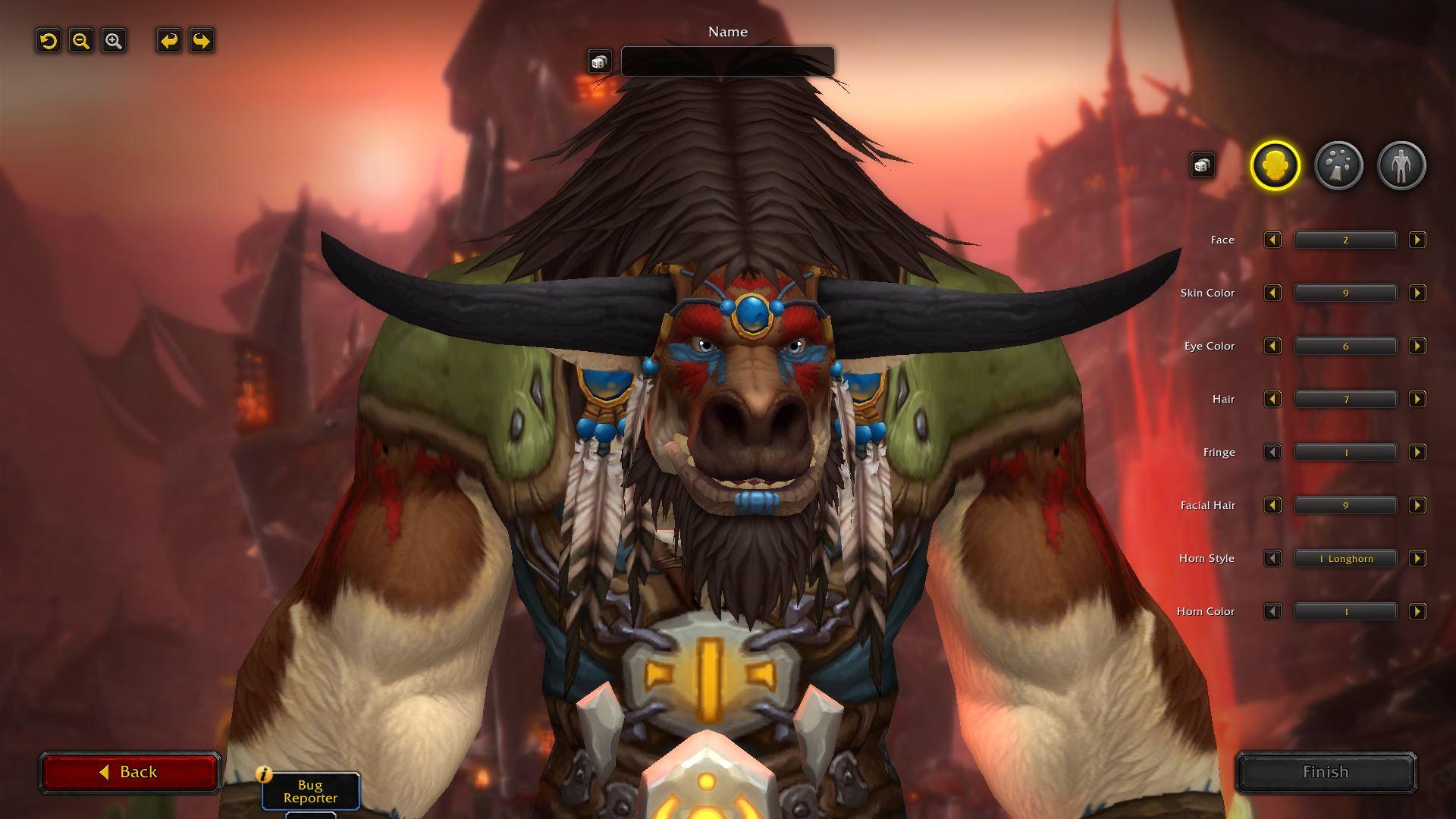Click the Back button
Viewport: 1456px width, 819px height.
tap(129, 771)
